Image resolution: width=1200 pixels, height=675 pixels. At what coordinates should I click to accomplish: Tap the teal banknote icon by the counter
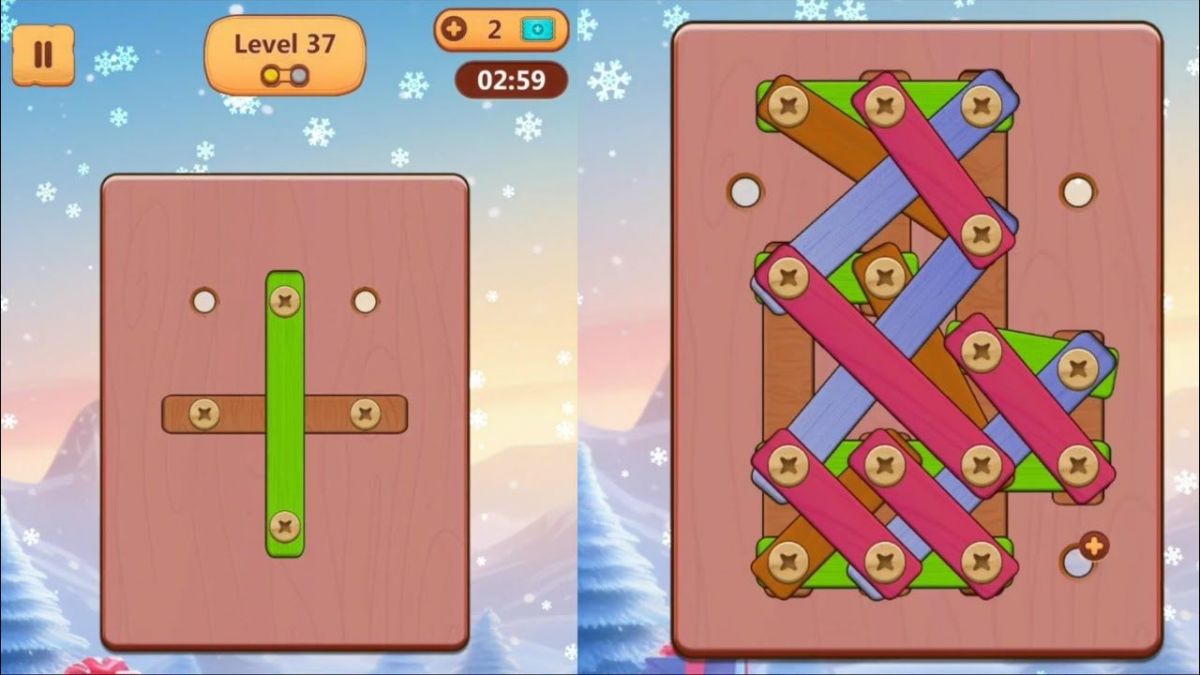pos(536,30)
